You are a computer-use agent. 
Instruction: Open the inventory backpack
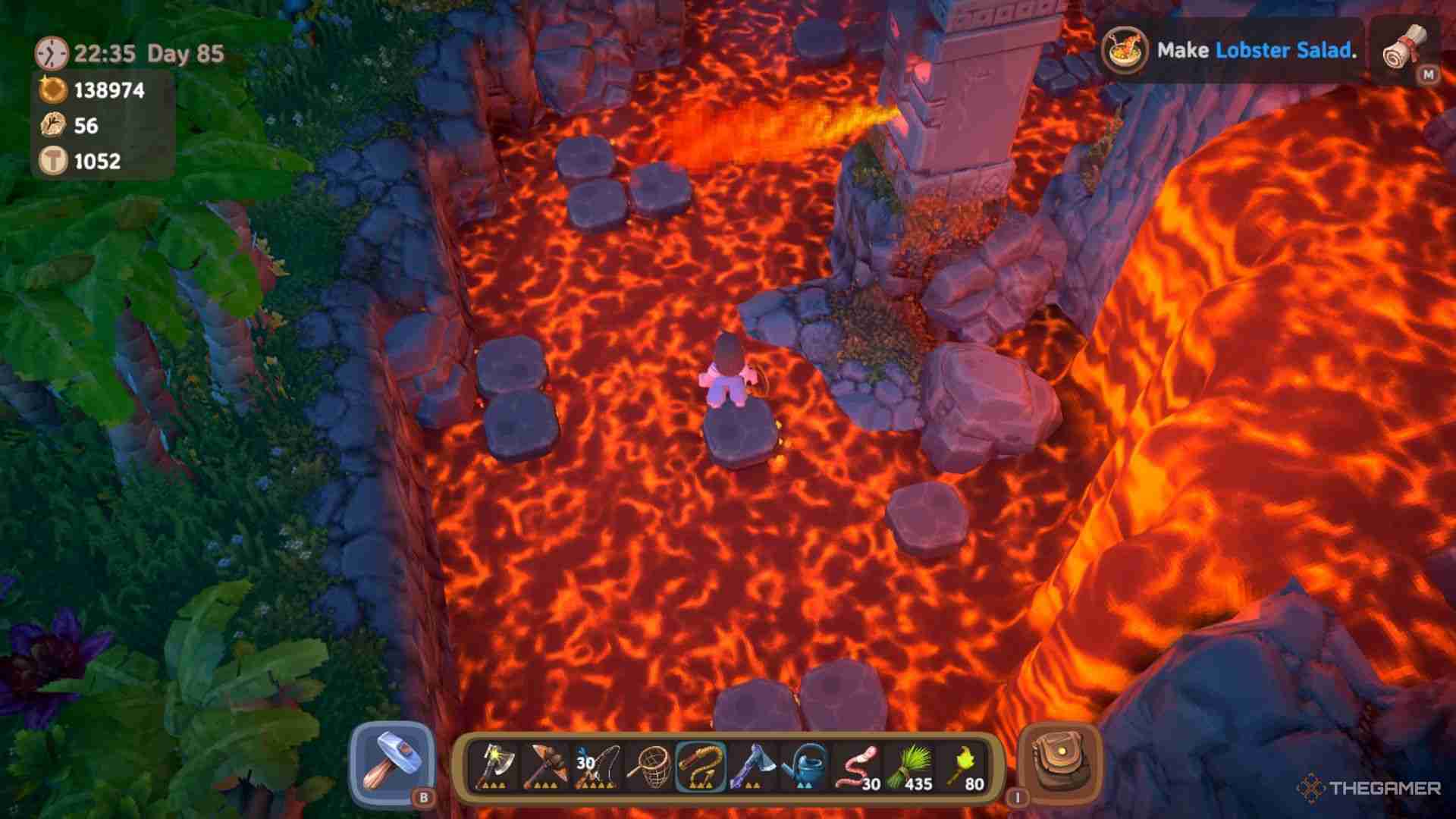coord(1059,764)
